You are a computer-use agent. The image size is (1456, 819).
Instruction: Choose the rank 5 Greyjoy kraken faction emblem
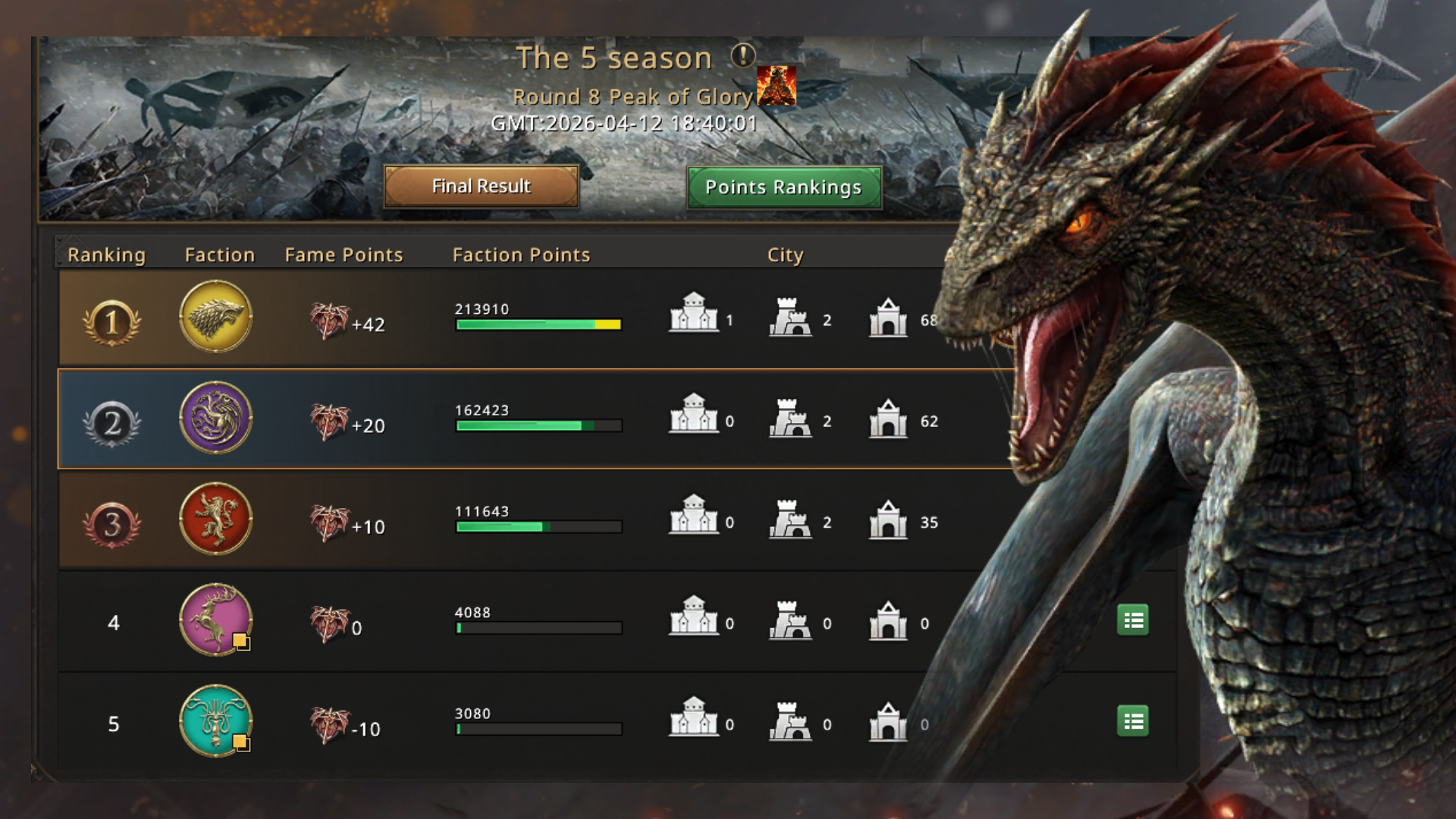(216, 720)
